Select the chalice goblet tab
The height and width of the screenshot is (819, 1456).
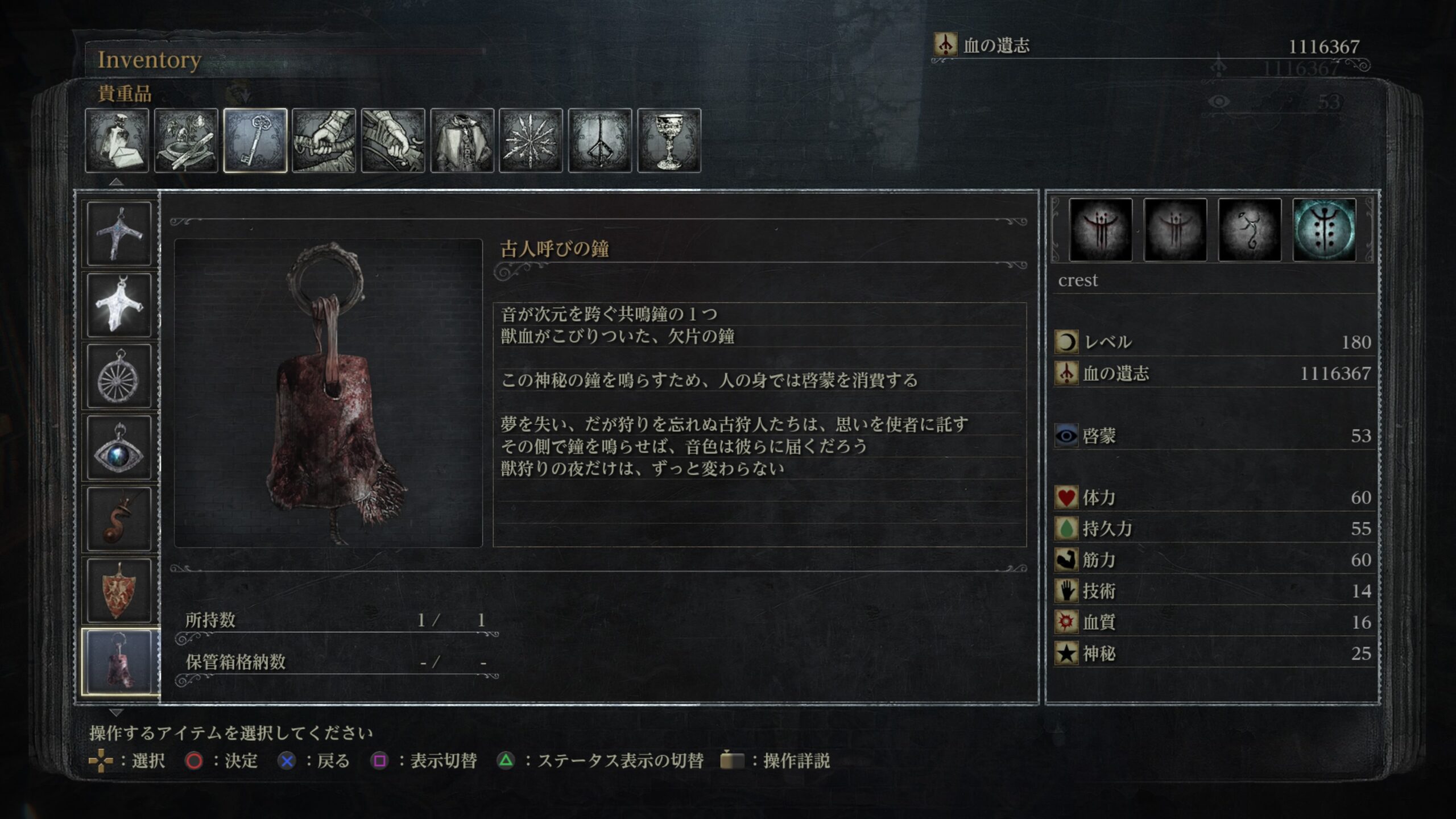[669, 140]
